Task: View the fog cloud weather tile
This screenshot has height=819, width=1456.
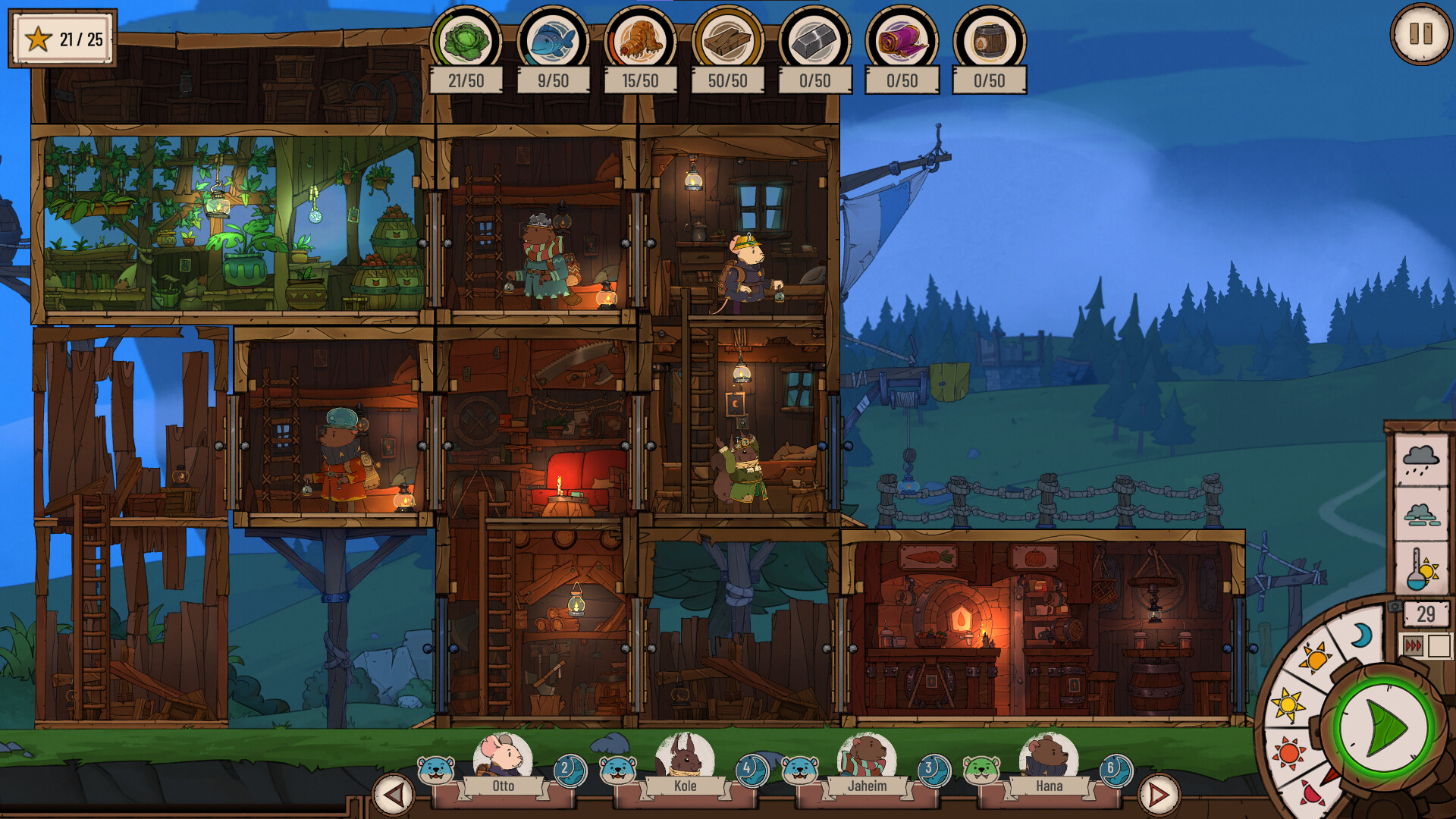Action: 1421,516
